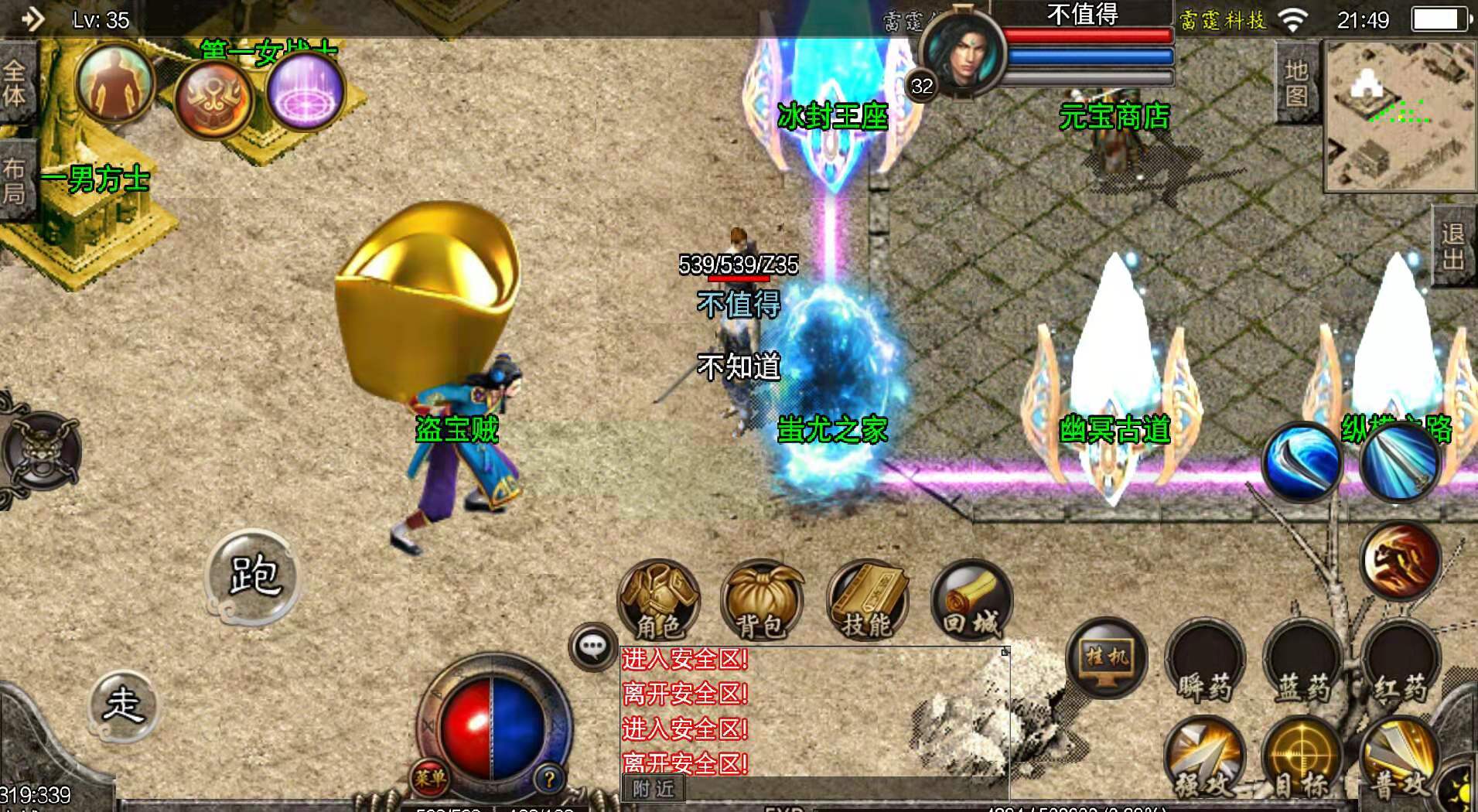Select the 目标 target button

click(x=1302, y=758)
